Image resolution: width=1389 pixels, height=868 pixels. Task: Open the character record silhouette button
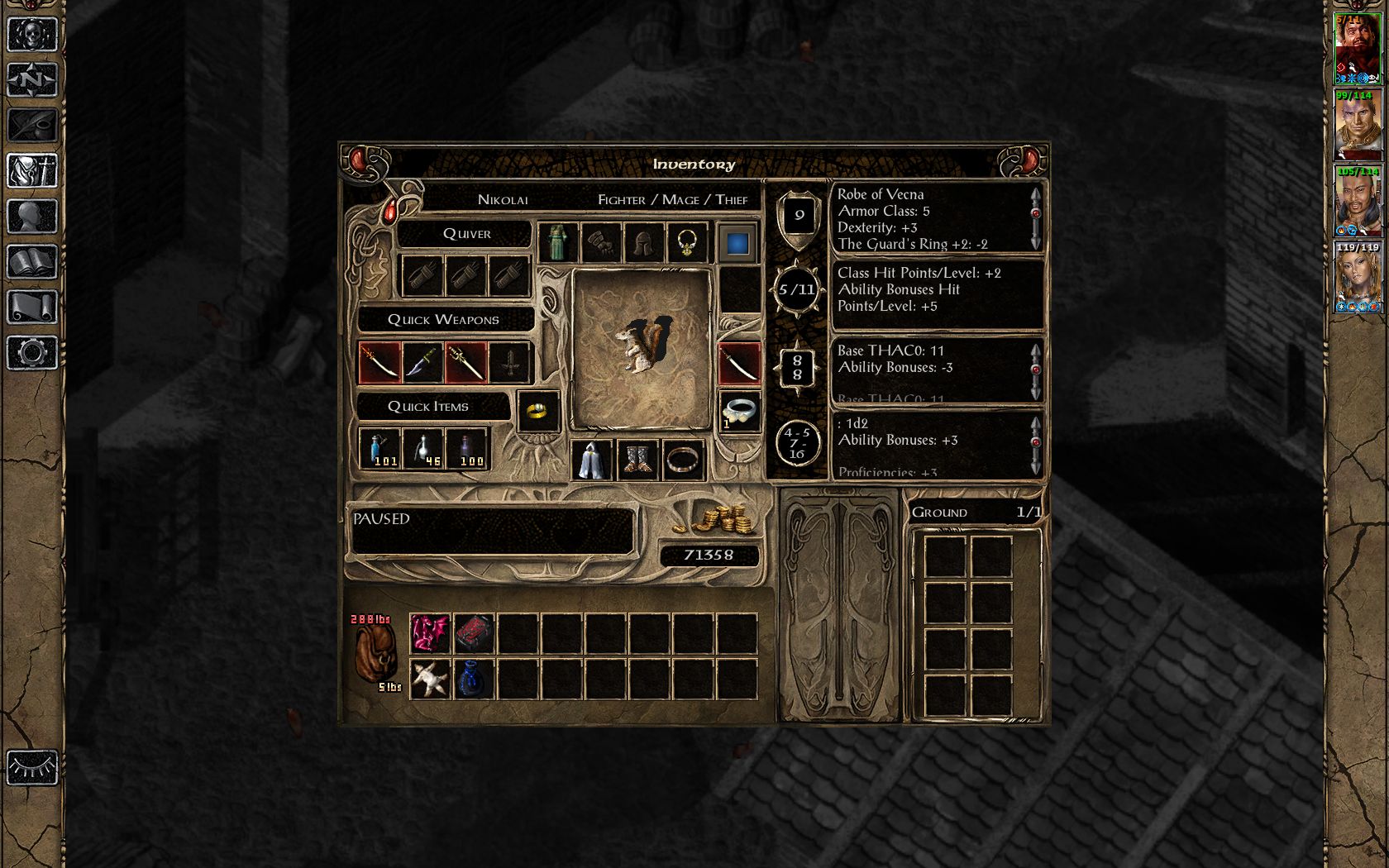click(x=32, y=217)
